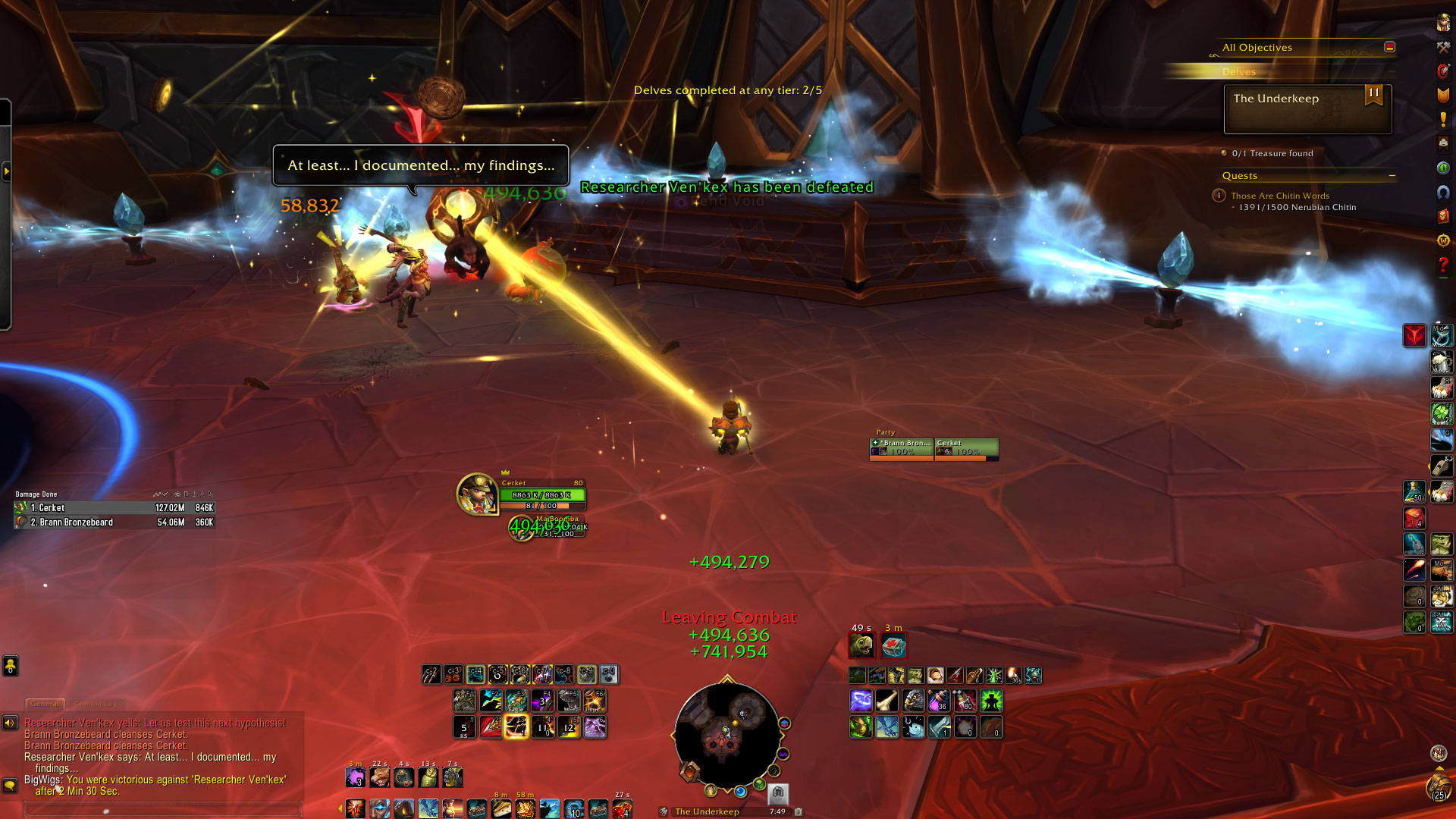Switch to the Combat Log chat tab

pos(96,704)
